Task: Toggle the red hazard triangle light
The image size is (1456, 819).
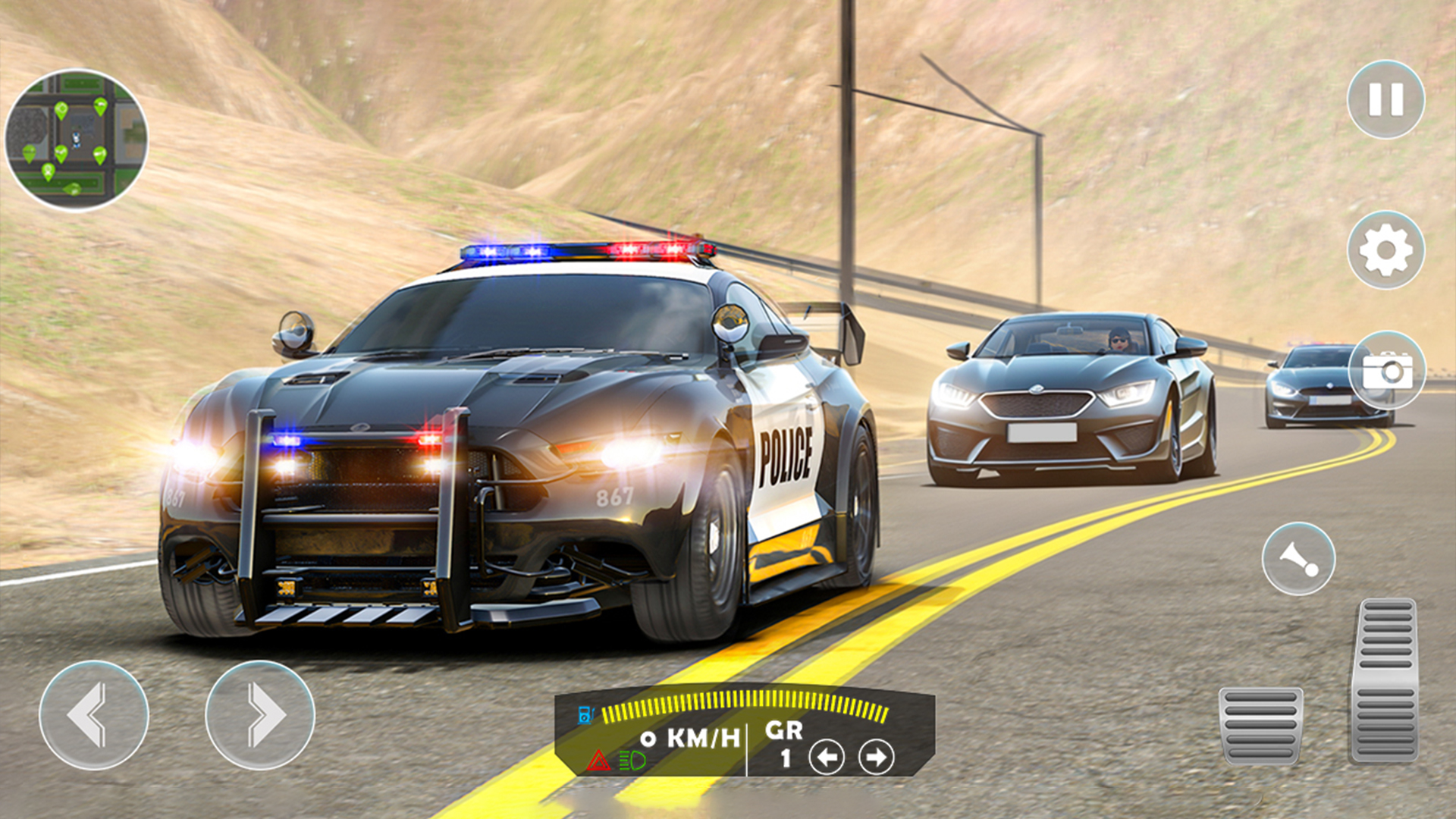Action: pyautogui.click(x=598, y=761)
